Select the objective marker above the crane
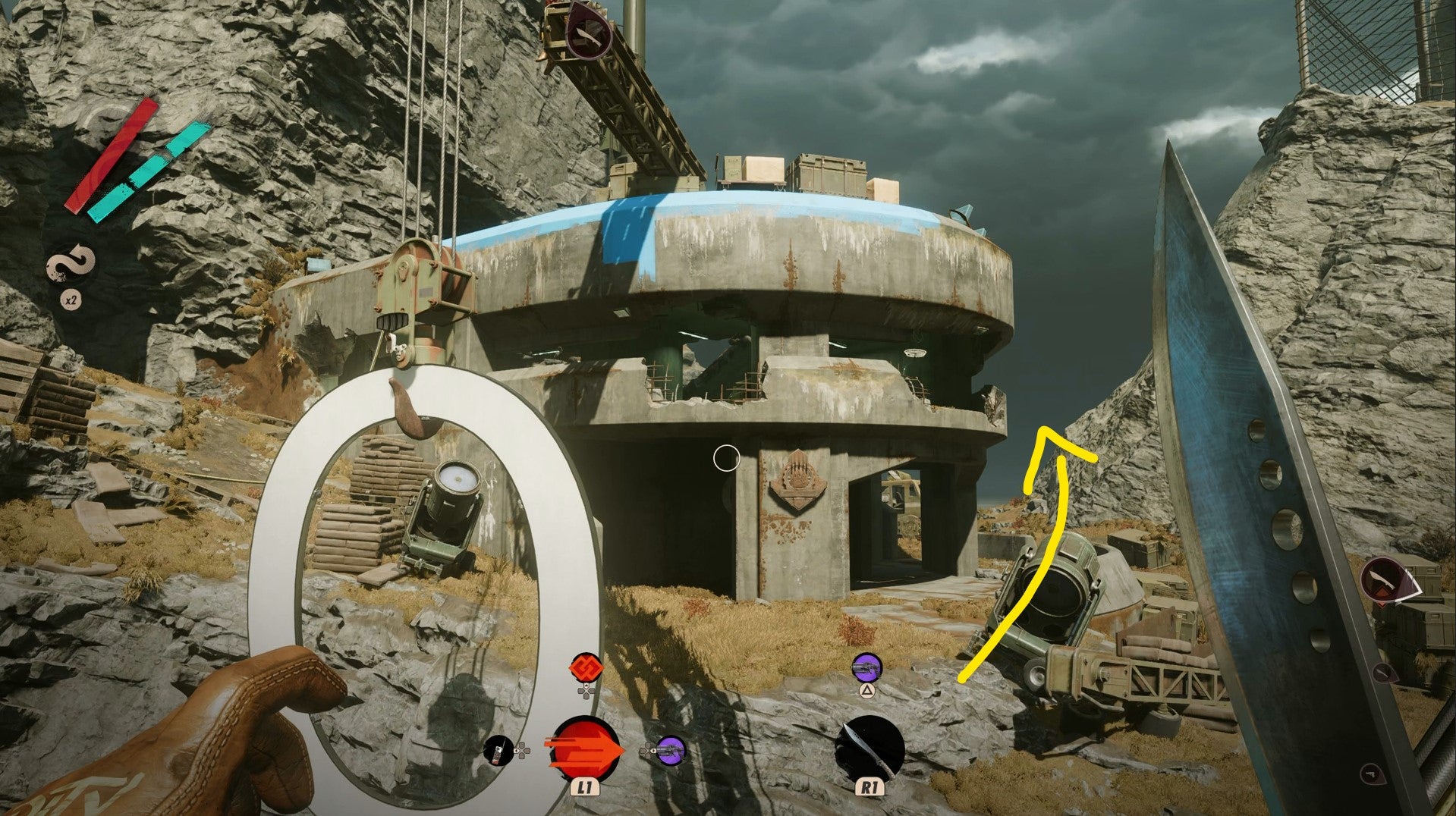1456x816 pixels. (590, 30)
